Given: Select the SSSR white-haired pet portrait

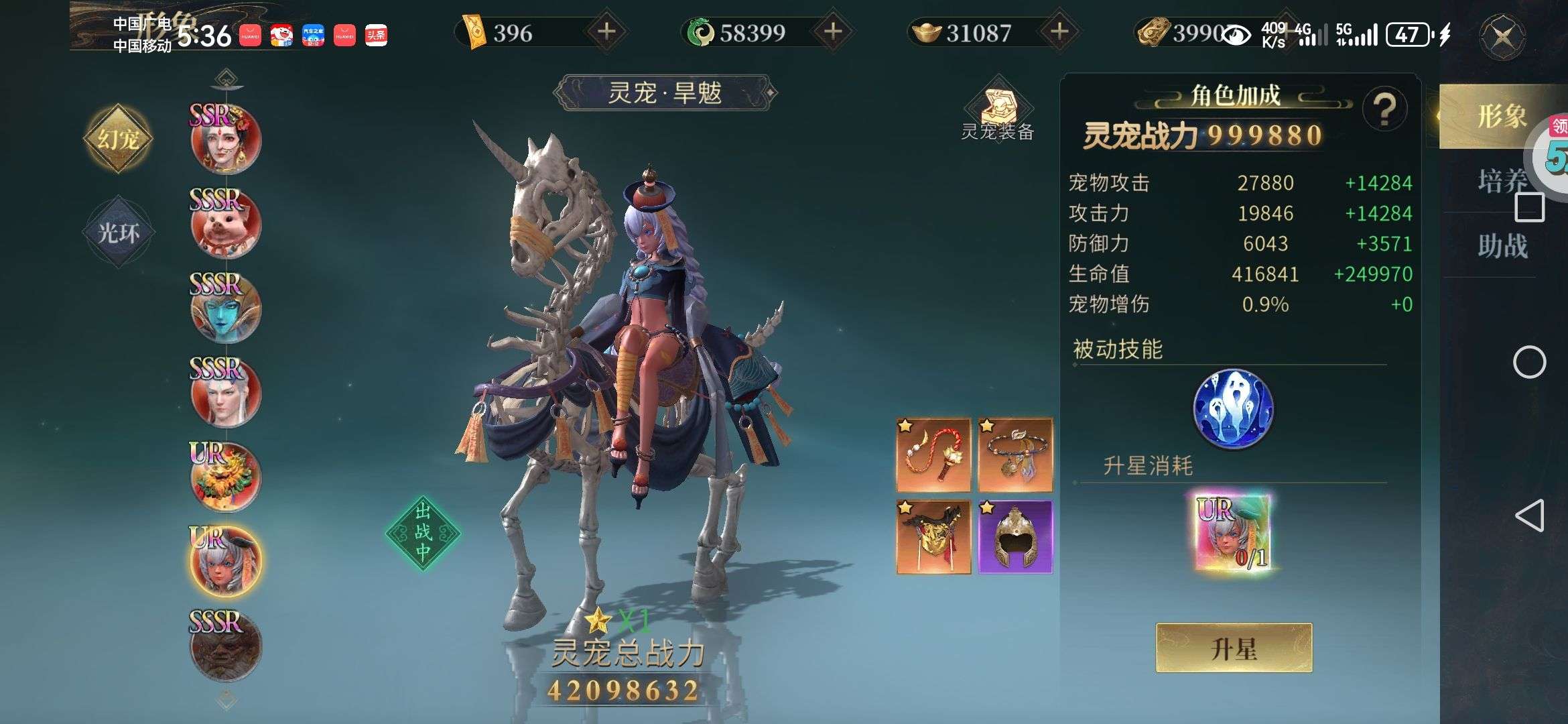Looking at the screenshot, I should click(x=226, y=393).
